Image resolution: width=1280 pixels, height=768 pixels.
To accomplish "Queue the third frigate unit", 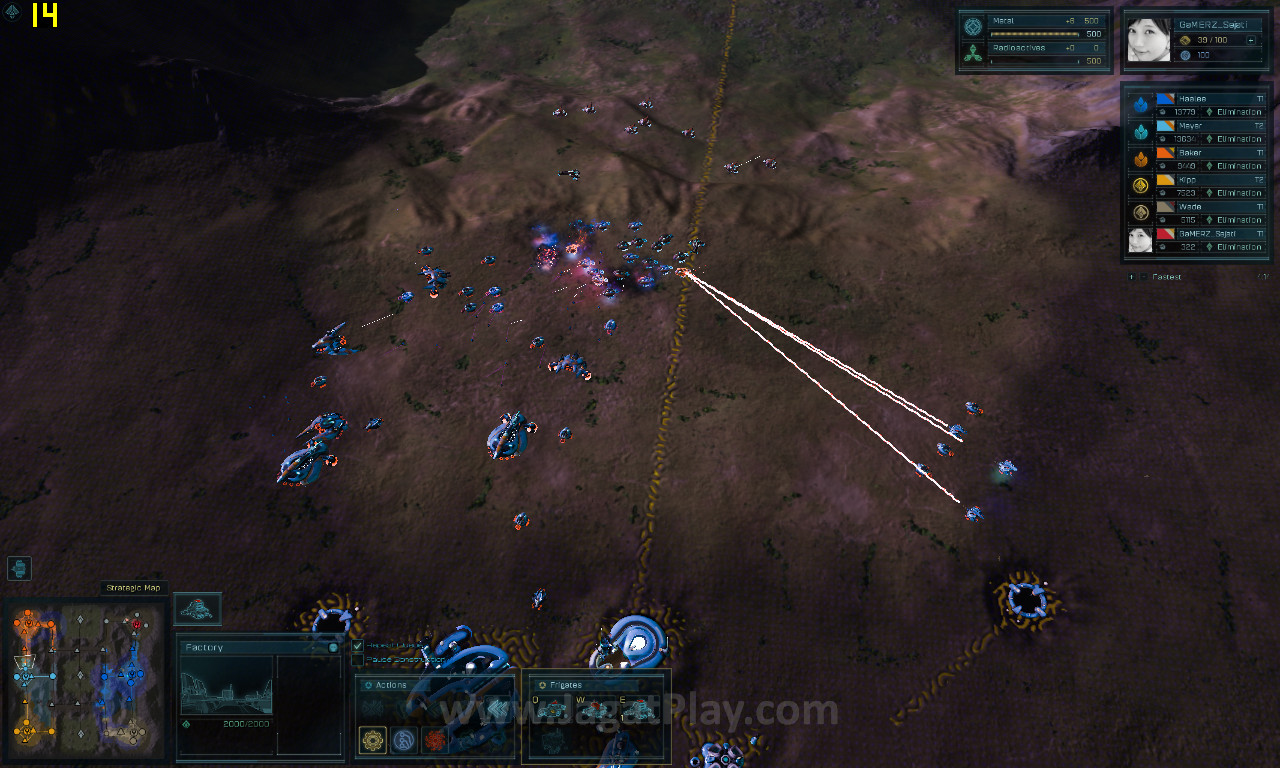I will [638, 710].
